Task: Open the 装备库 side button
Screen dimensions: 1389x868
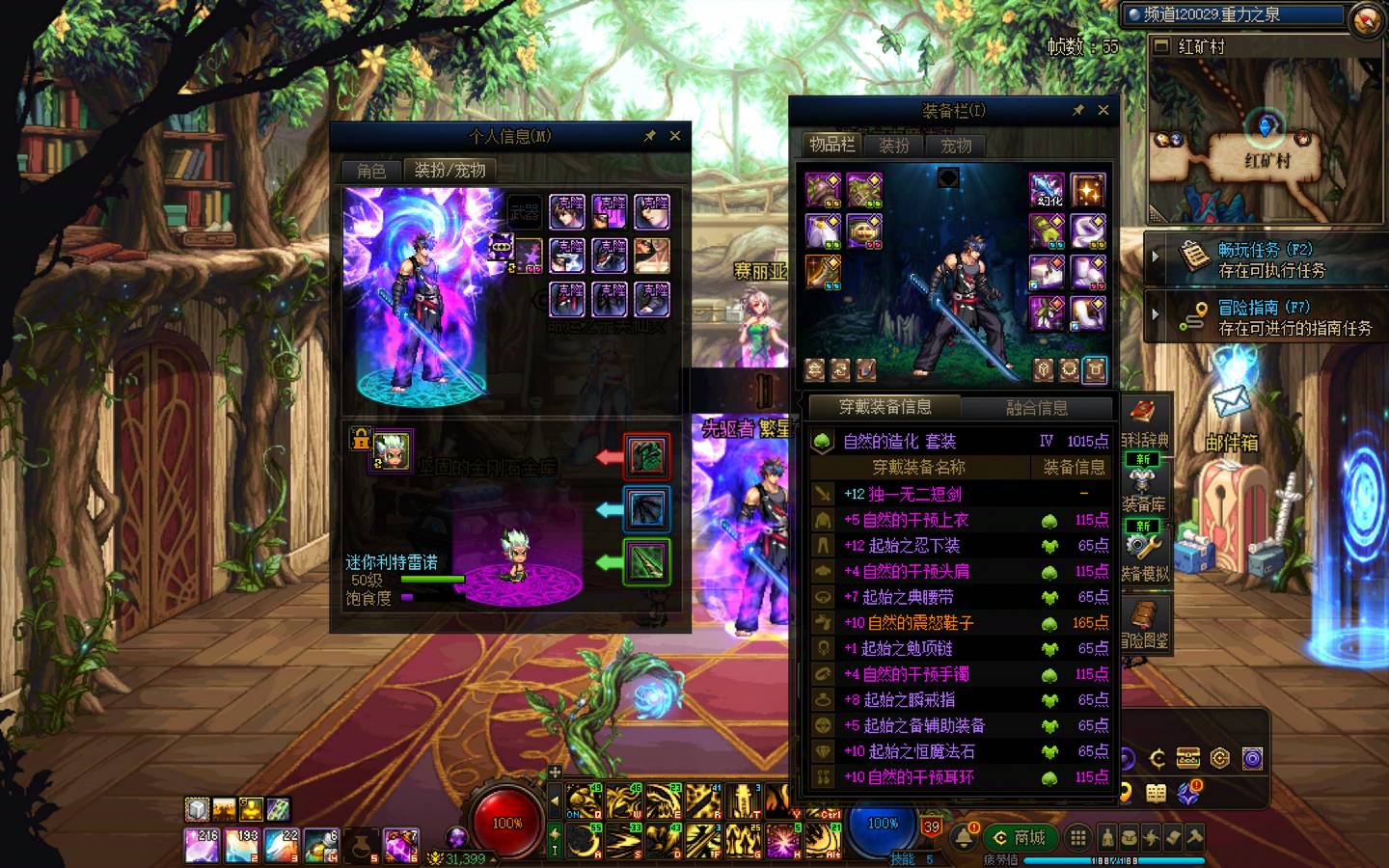Action: pos(1144,488)
